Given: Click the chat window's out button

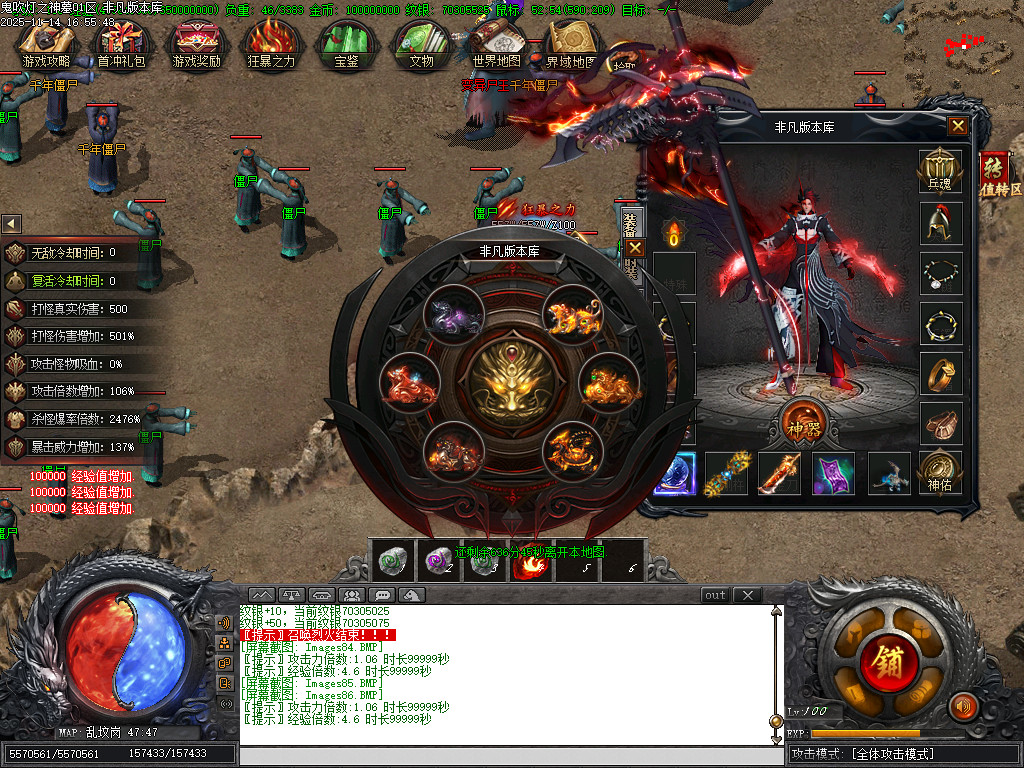Looking at the screenshot, I should (x=715, y=595).
